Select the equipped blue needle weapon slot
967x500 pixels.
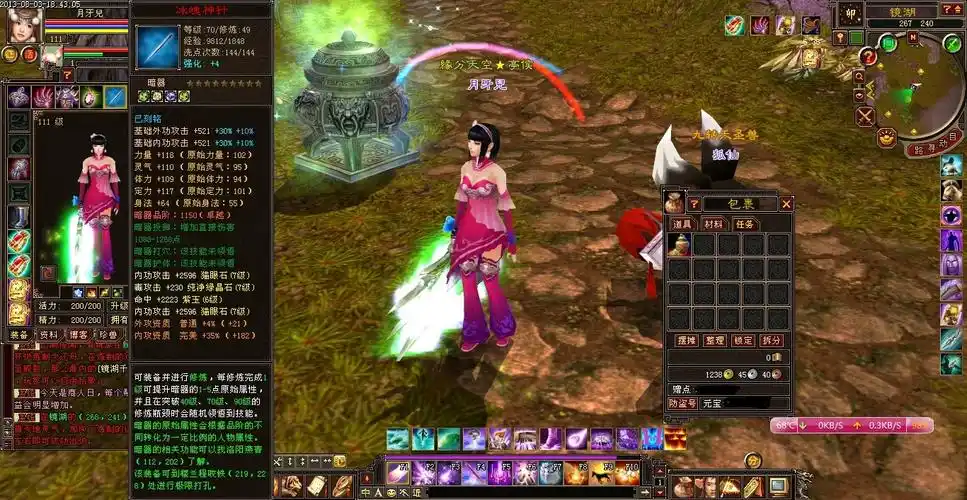(x=116, y=97)
